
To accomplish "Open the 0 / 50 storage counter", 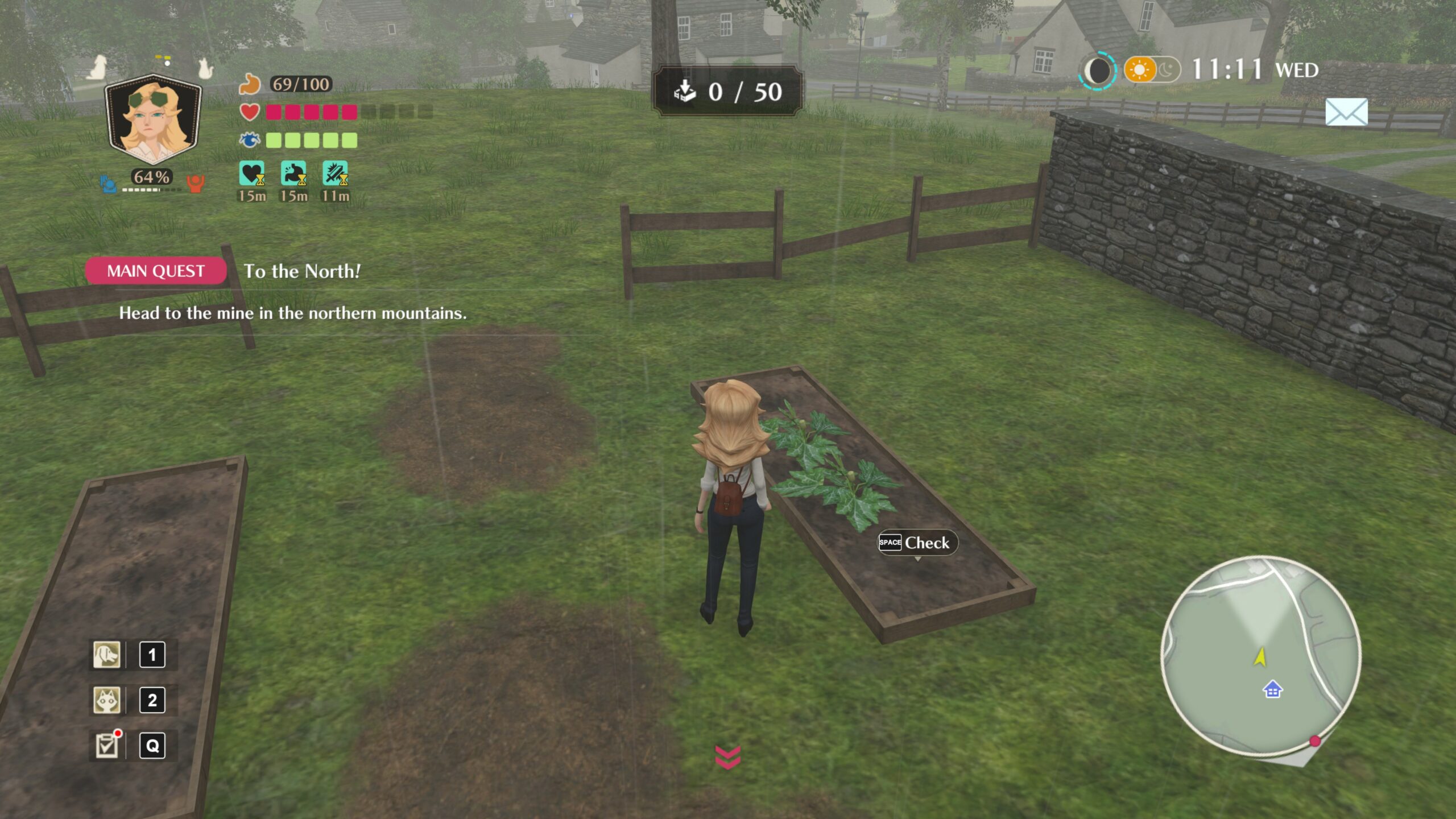I will (727, 92).
